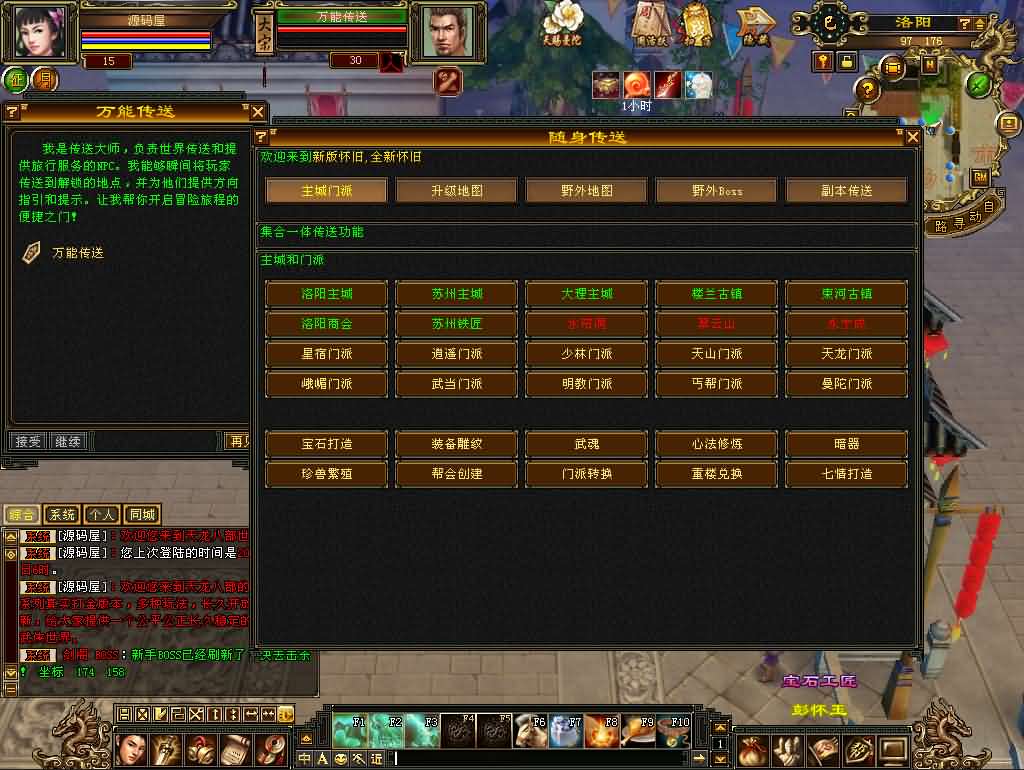Switch chat to the 系统 tab
Viewport: 1024px width, 770px height.
click(x=62, y=515)
